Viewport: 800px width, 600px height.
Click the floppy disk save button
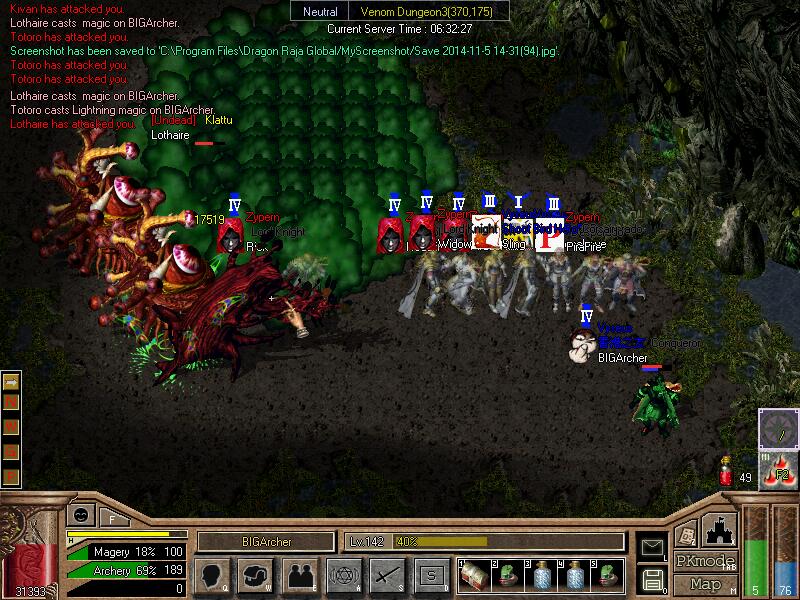point(652,578)
